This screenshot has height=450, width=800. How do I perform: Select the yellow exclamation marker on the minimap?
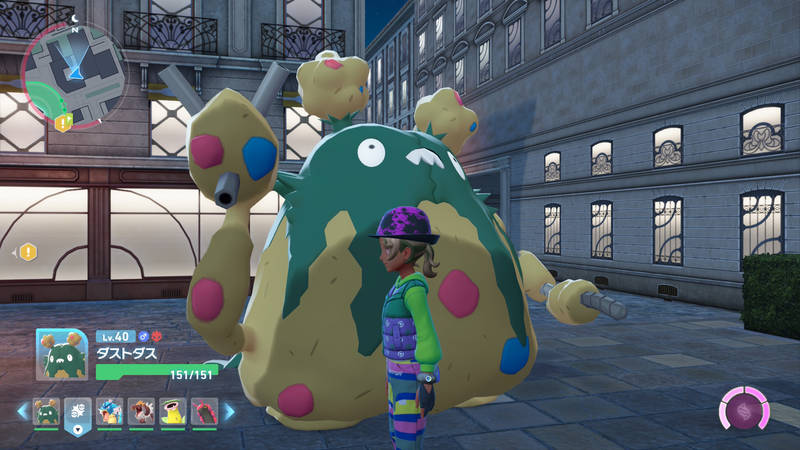[x=64, y=122]
